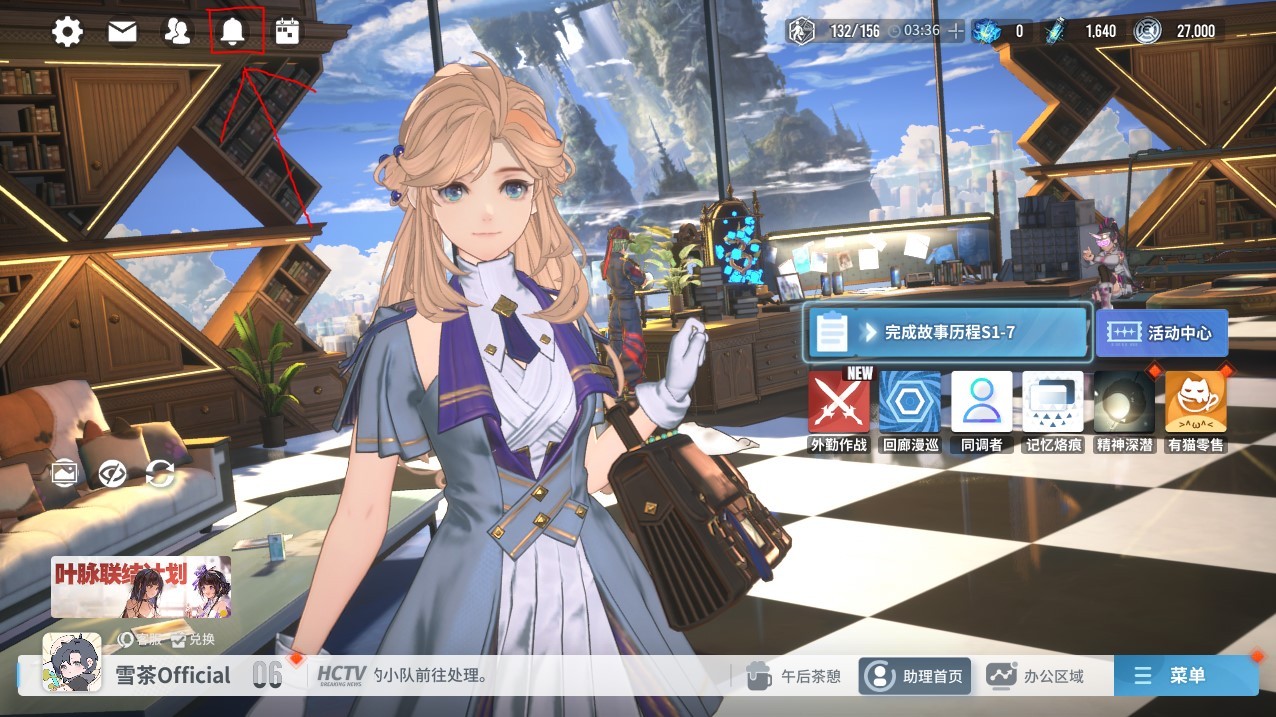
Task: Click the 叶脉联结计划 event banner
Action: click(x=141, y=587)
